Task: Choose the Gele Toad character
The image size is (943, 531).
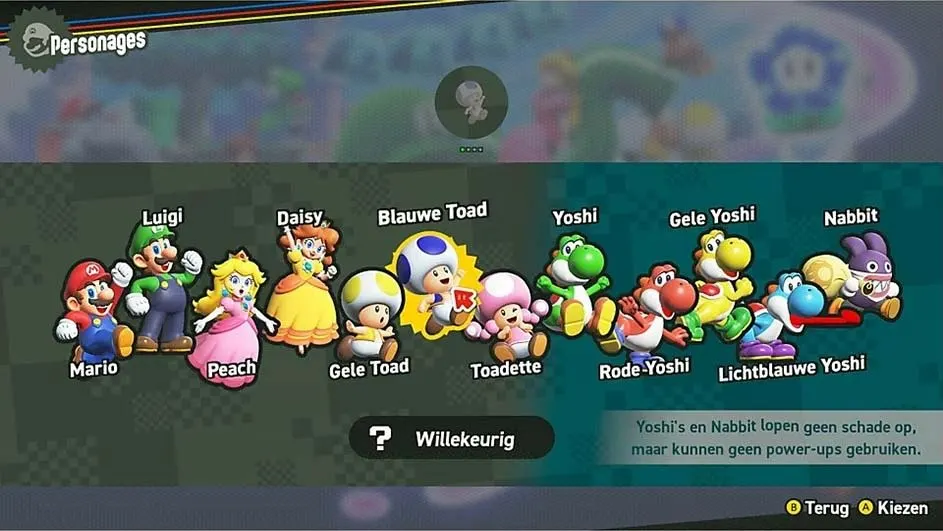Action: tap(368, 315)
